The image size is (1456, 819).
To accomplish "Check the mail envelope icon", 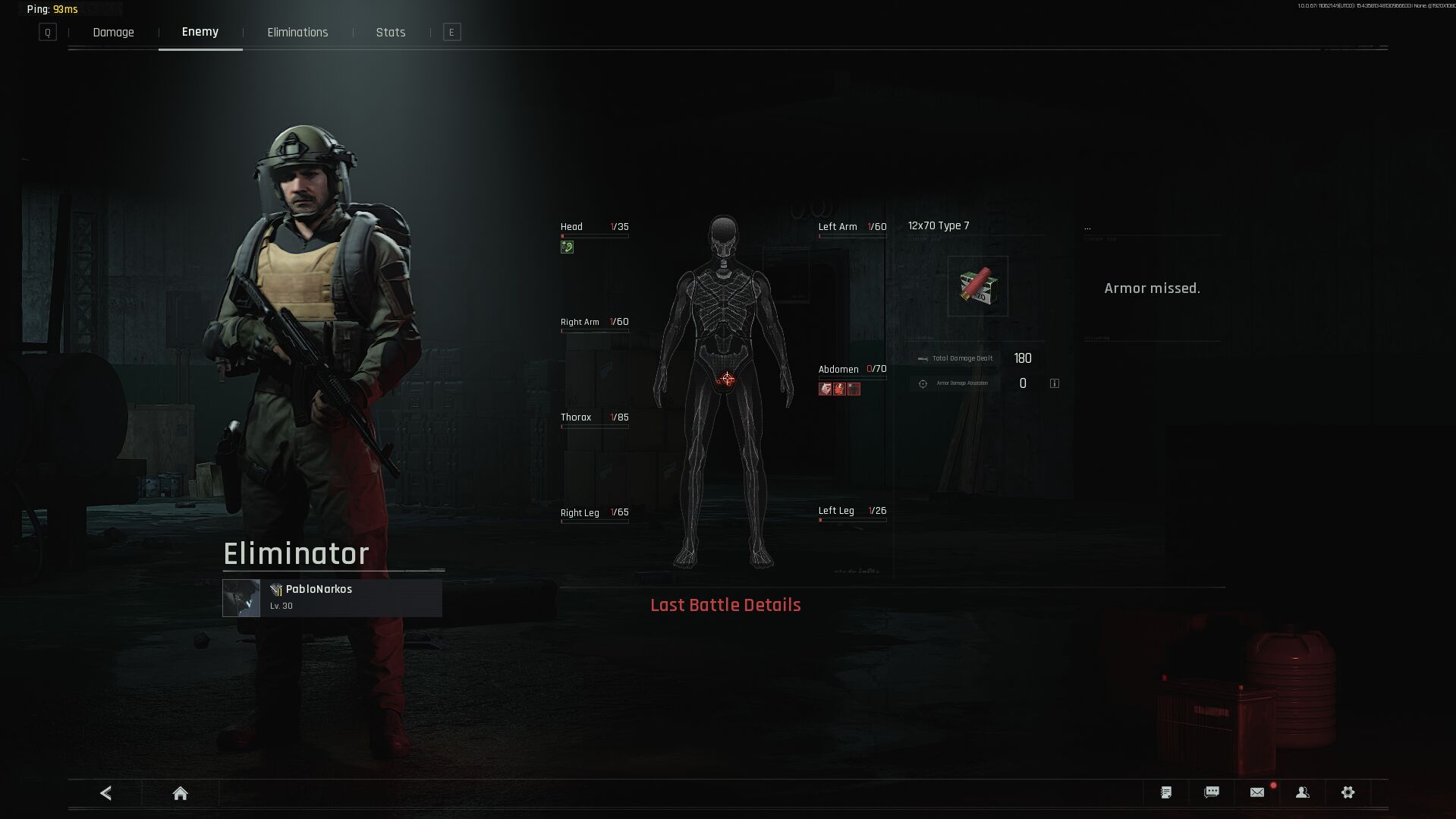I will pyautogui.click(x=1257, y=792).
